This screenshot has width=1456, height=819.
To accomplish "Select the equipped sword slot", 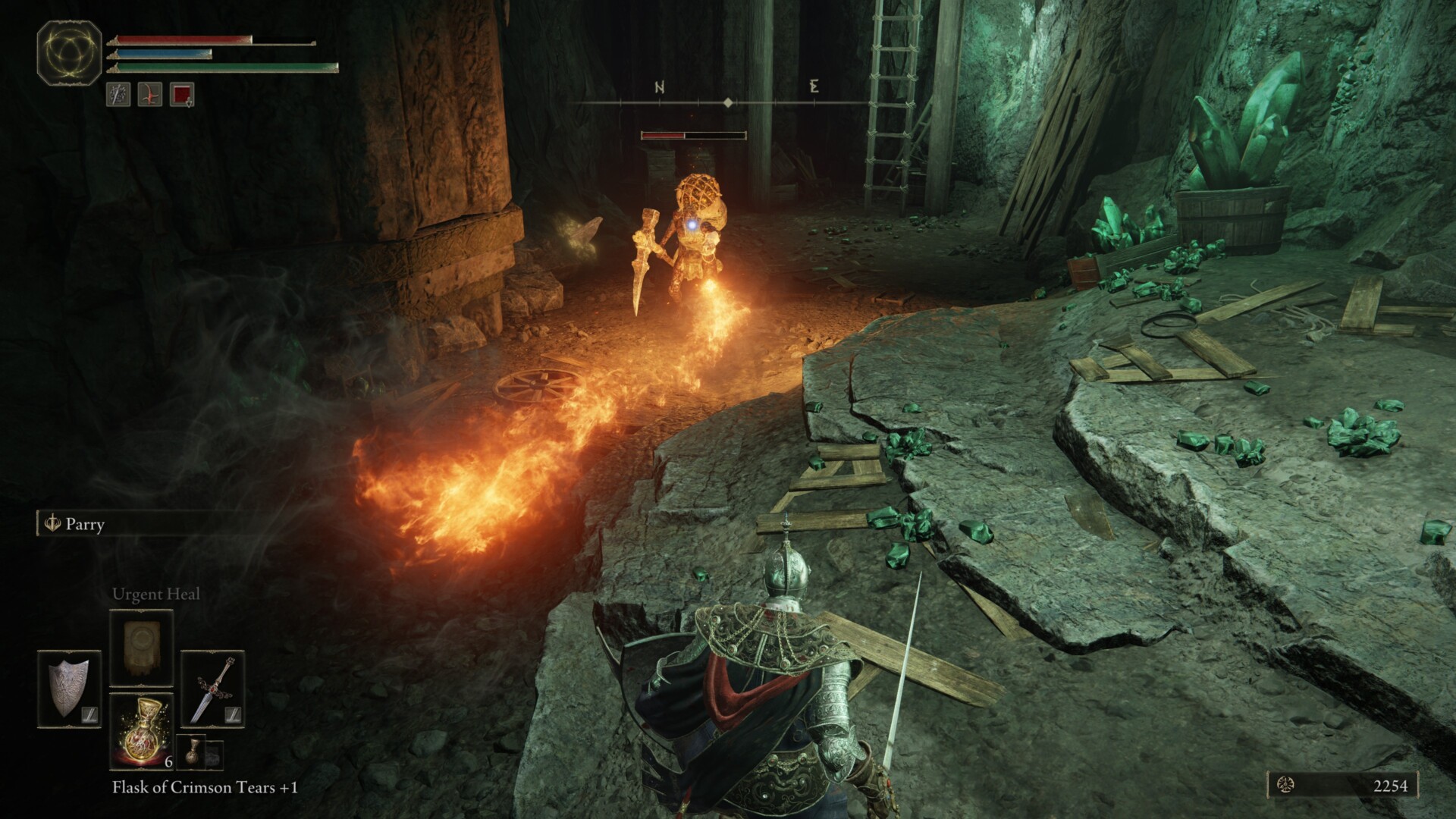I will tap(212, 689).
